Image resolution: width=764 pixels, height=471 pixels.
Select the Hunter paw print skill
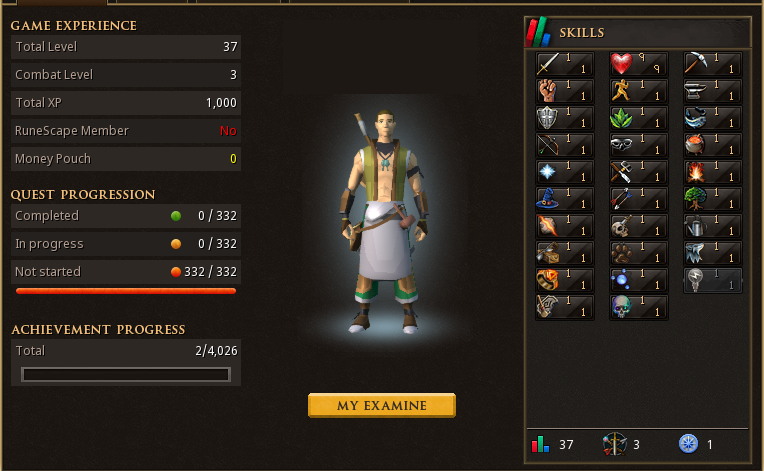coord(638,254)
